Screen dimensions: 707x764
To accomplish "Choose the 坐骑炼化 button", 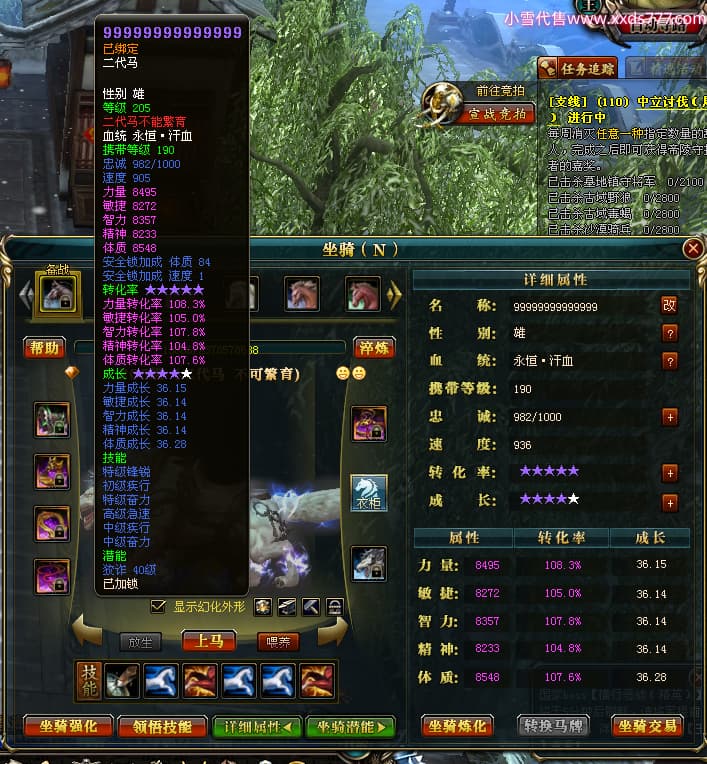I will coord(459,726).
